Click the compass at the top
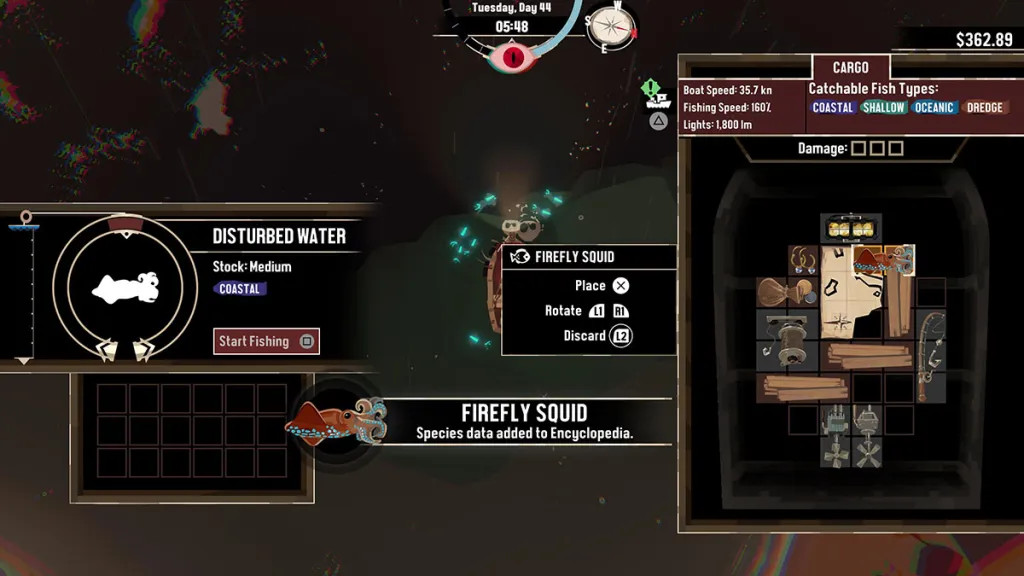The image size is (1024, 576). [x=611, y=27]
